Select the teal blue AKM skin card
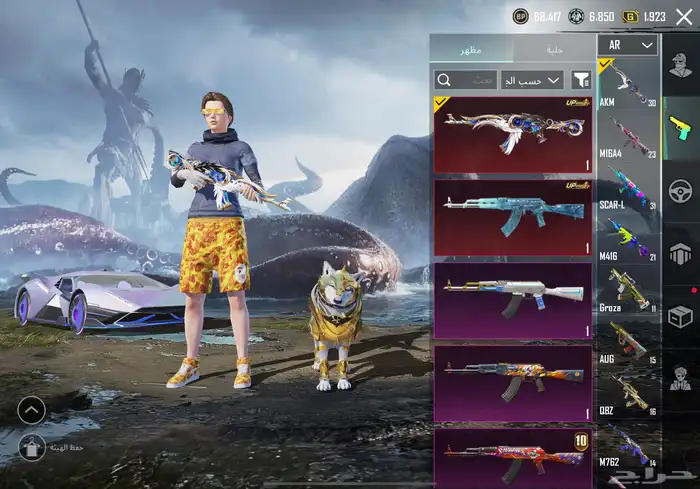The image size is (700, 489). pyautogui.click(x=513, y=218)
